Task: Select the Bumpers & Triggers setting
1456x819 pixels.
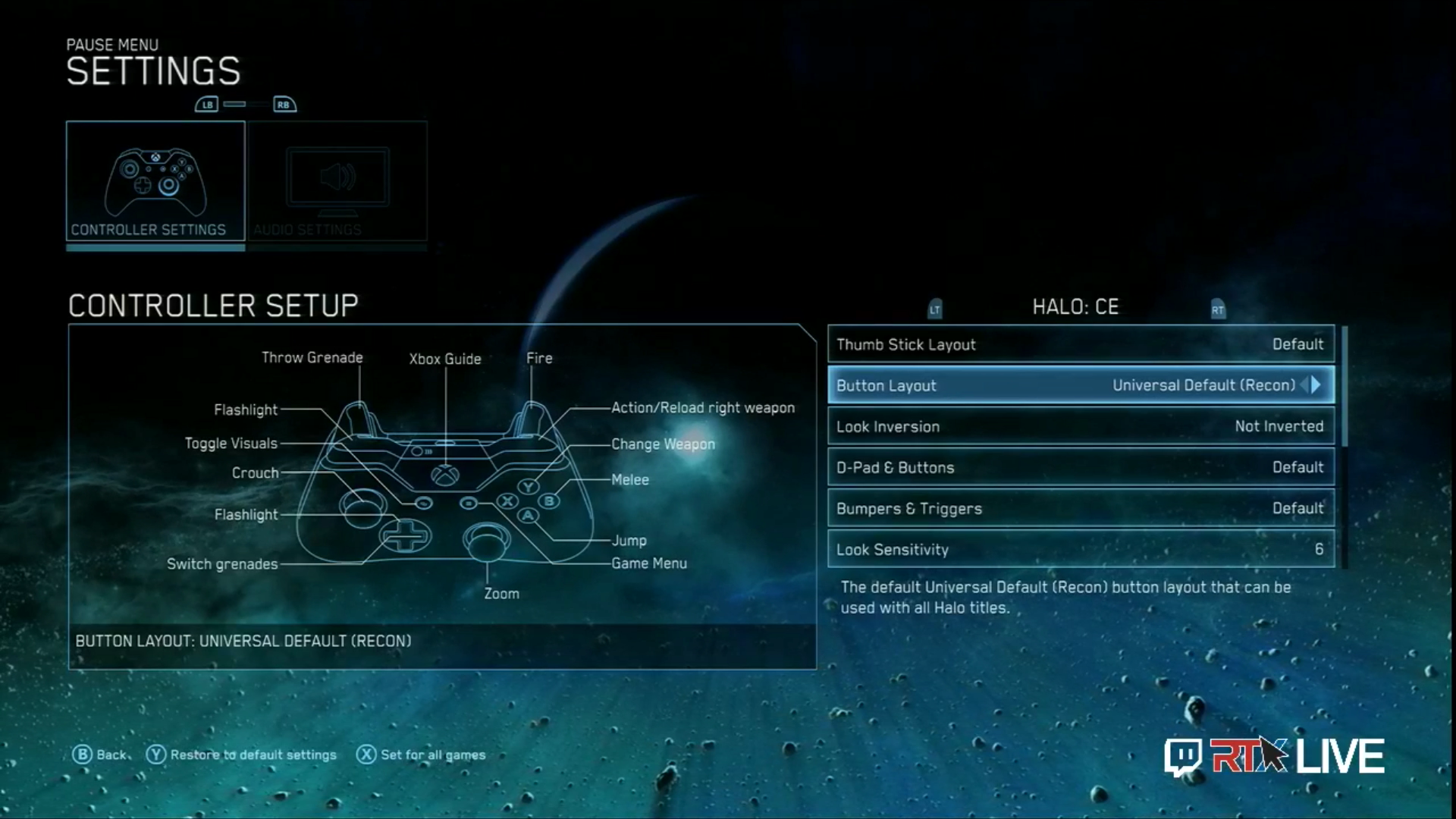Action: tap(1081, 508)
